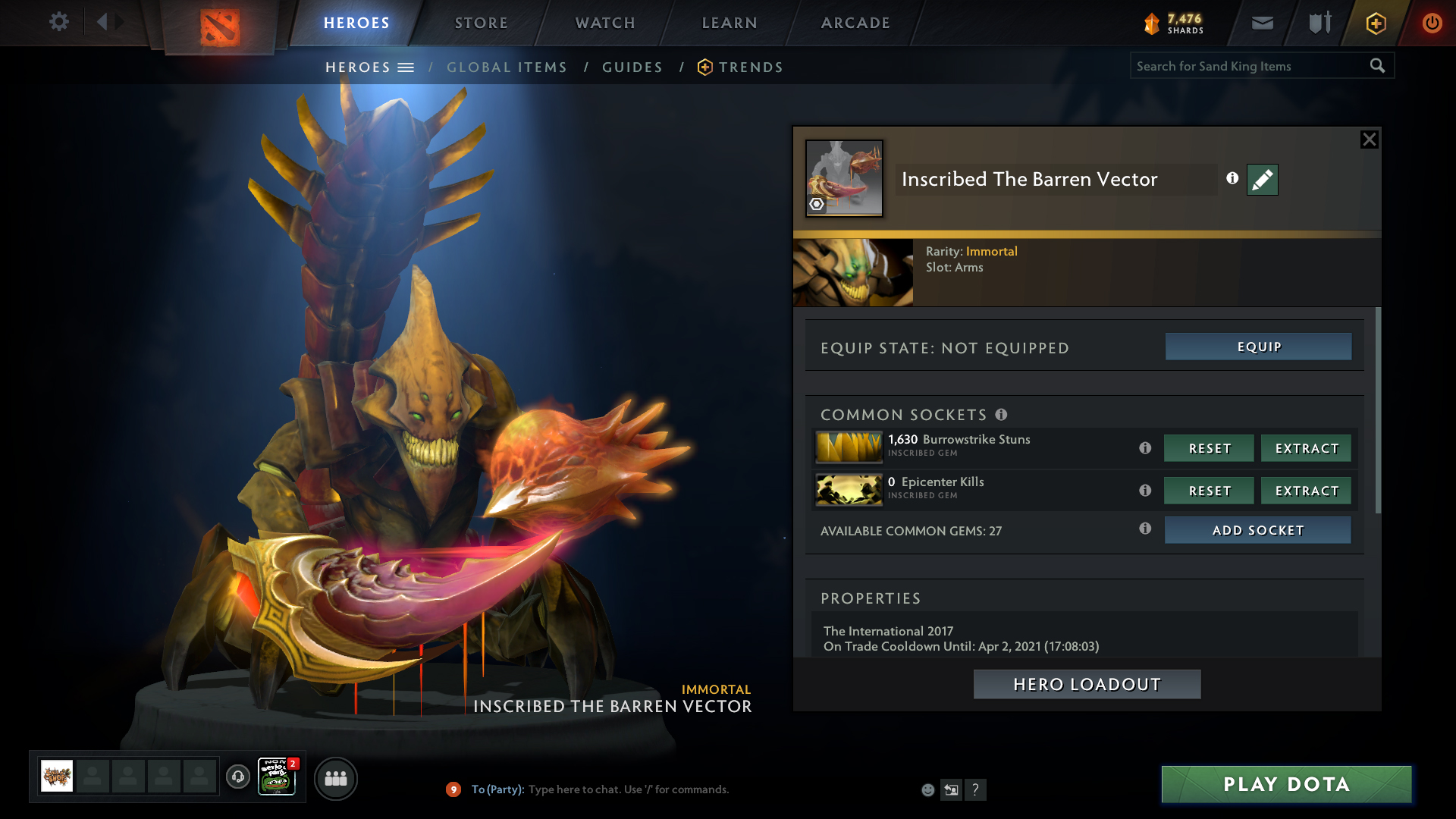This screenshot has width=1456, height=819.
Task: Start matchmaking with Play Dota
Action: (x=1286, y=784)
